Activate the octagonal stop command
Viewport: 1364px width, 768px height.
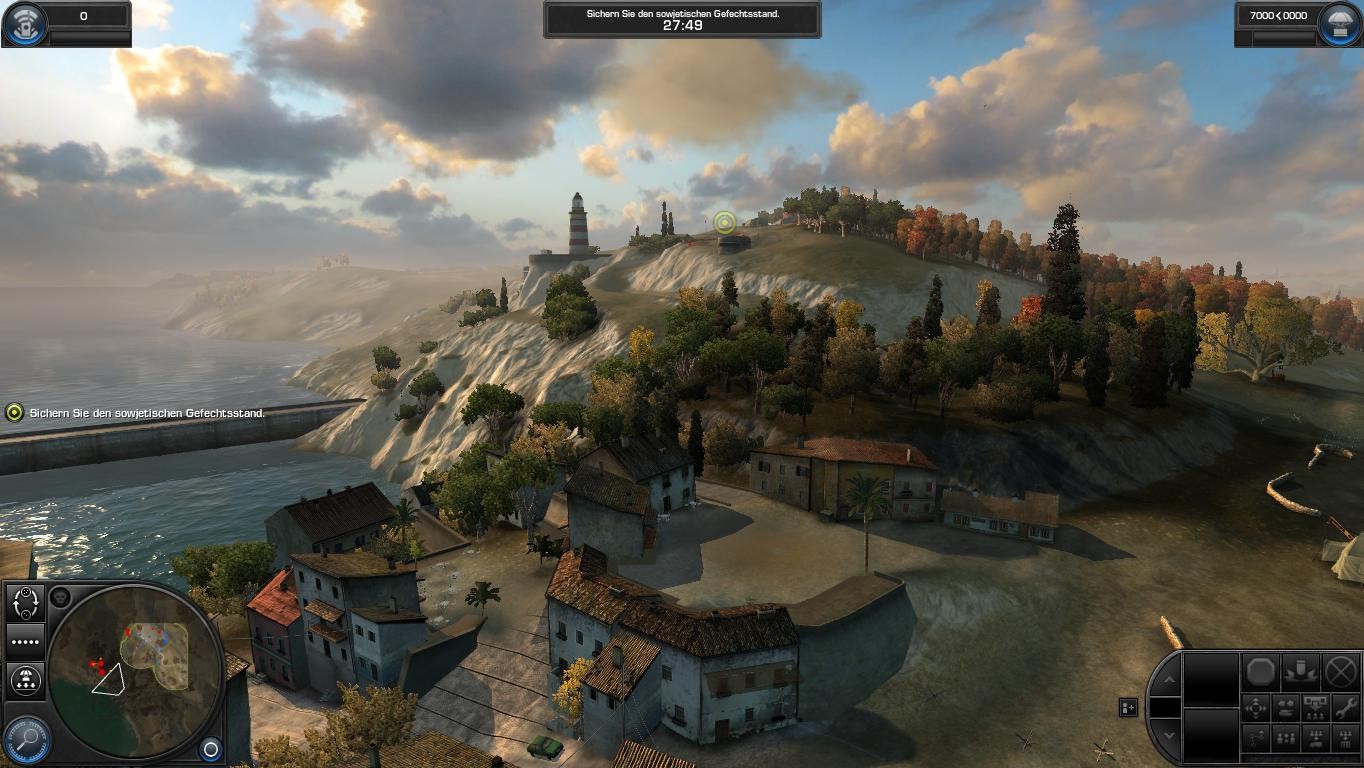1261,671
